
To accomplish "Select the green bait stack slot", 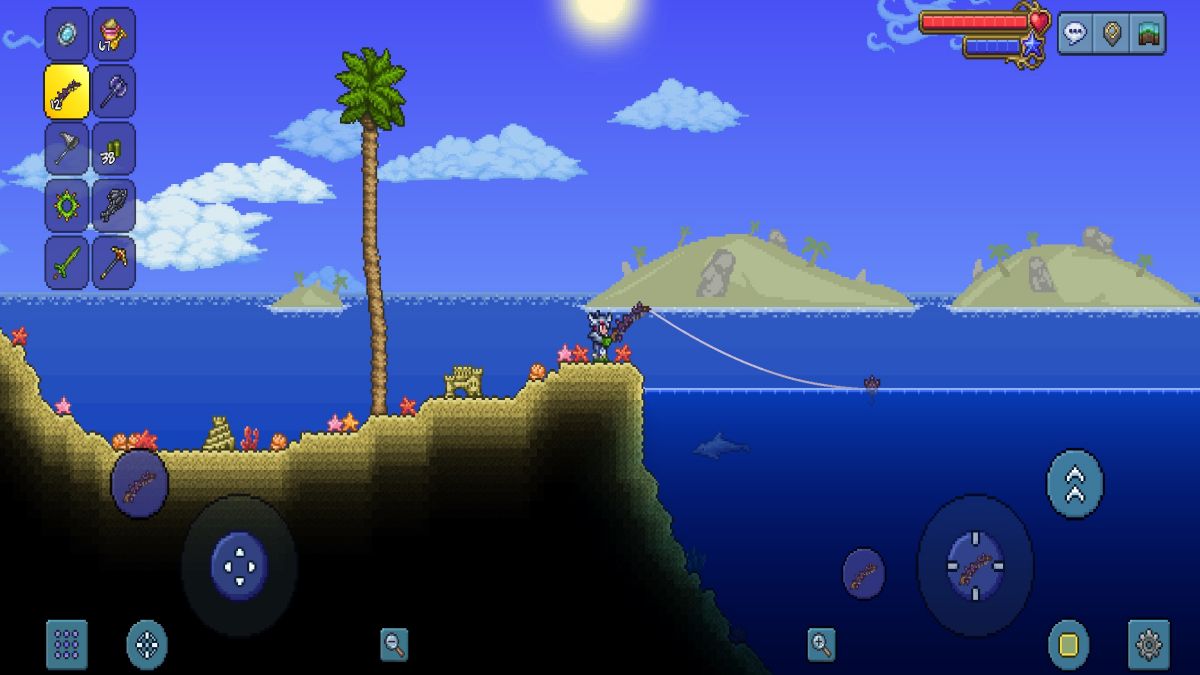I will click(x=113, y=149).
